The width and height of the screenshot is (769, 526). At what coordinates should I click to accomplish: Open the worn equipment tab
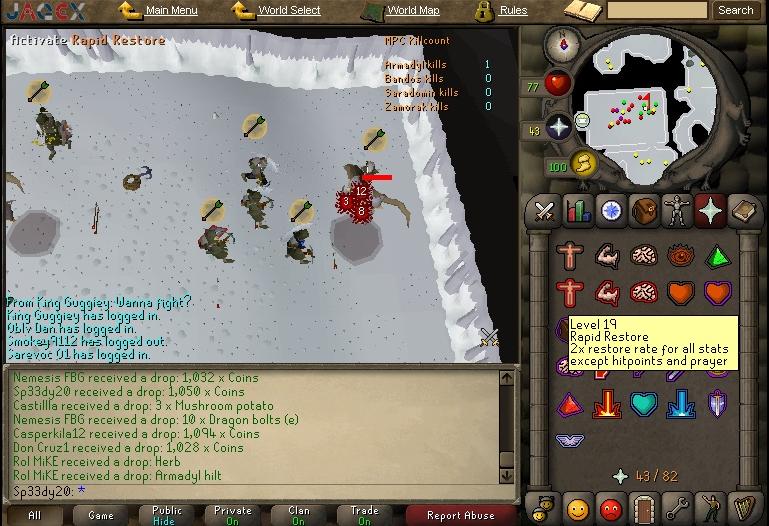(x=678, y=211)
